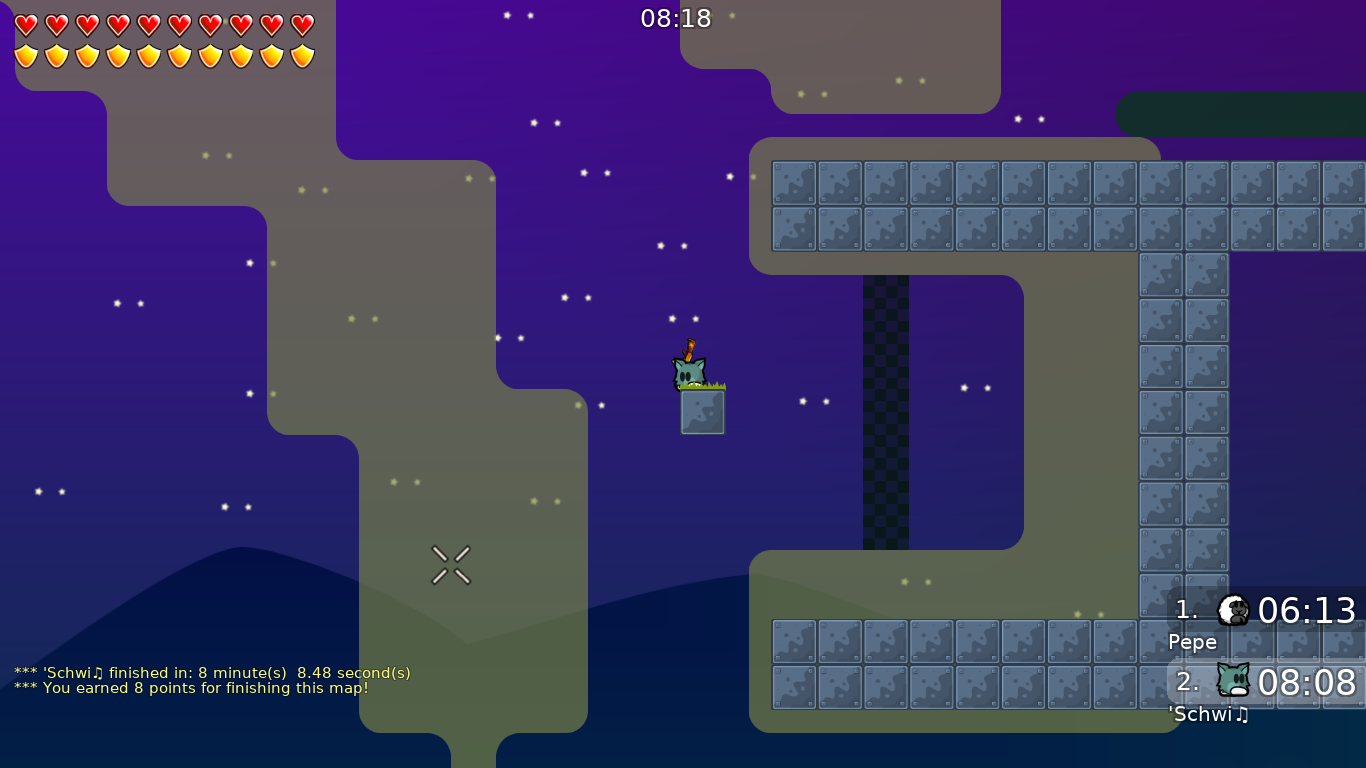Click the 'Schwi name label
This screenshot has height=768, width=1366.
(1200, 715)
